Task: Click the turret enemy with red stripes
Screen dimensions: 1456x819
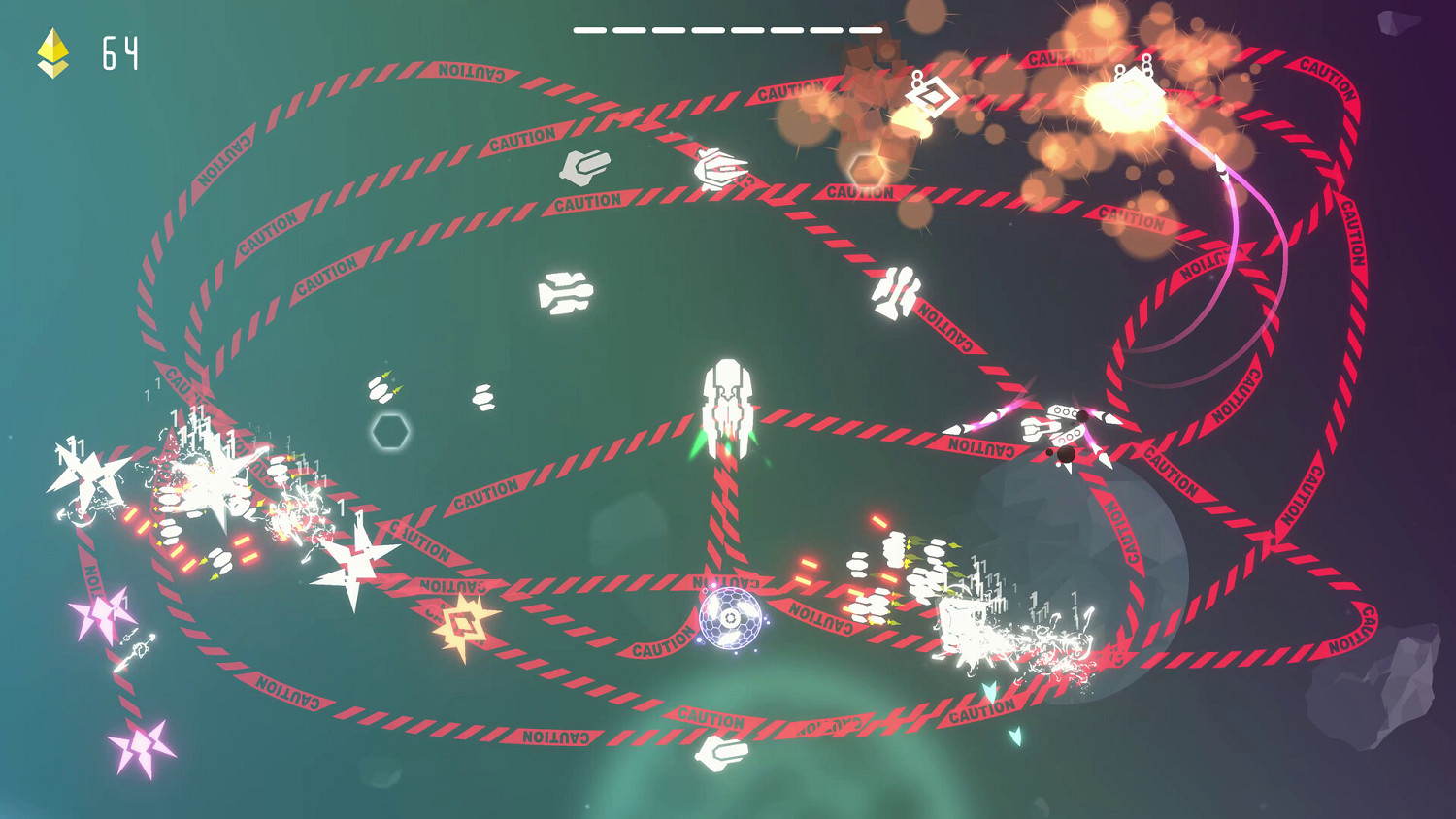Action: [x=1063, y=422]
